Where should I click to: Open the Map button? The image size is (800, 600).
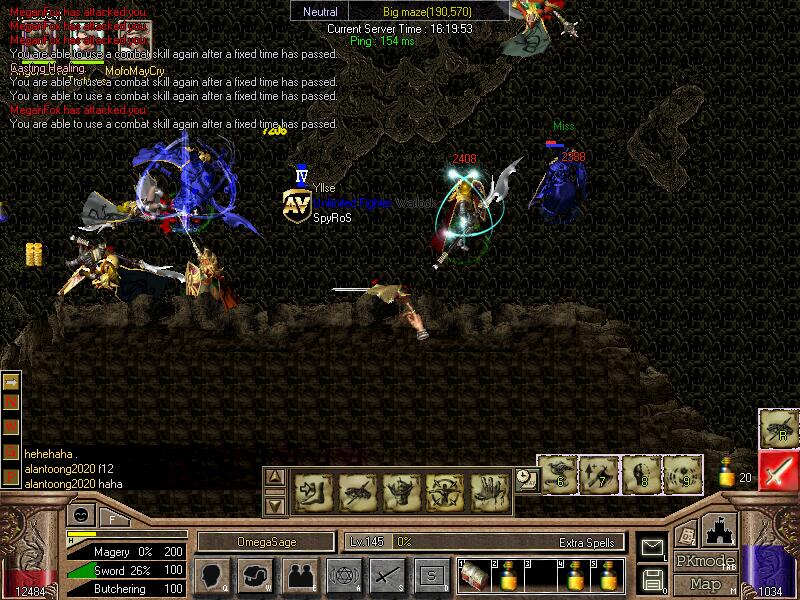pyautogui.click(x=705, y=584)
